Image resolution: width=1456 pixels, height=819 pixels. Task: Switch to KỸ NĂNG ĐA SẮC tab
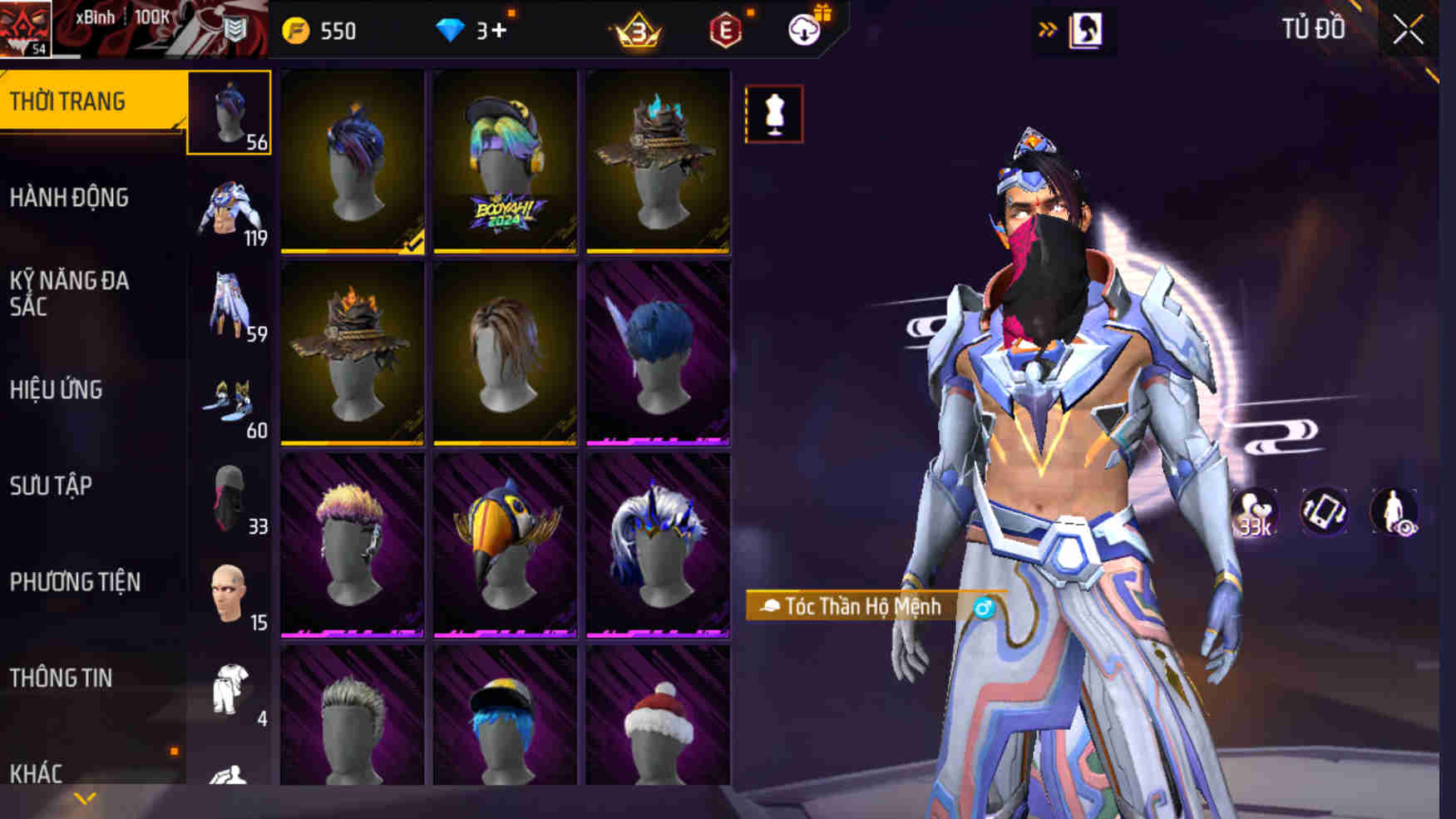[70, 294]
